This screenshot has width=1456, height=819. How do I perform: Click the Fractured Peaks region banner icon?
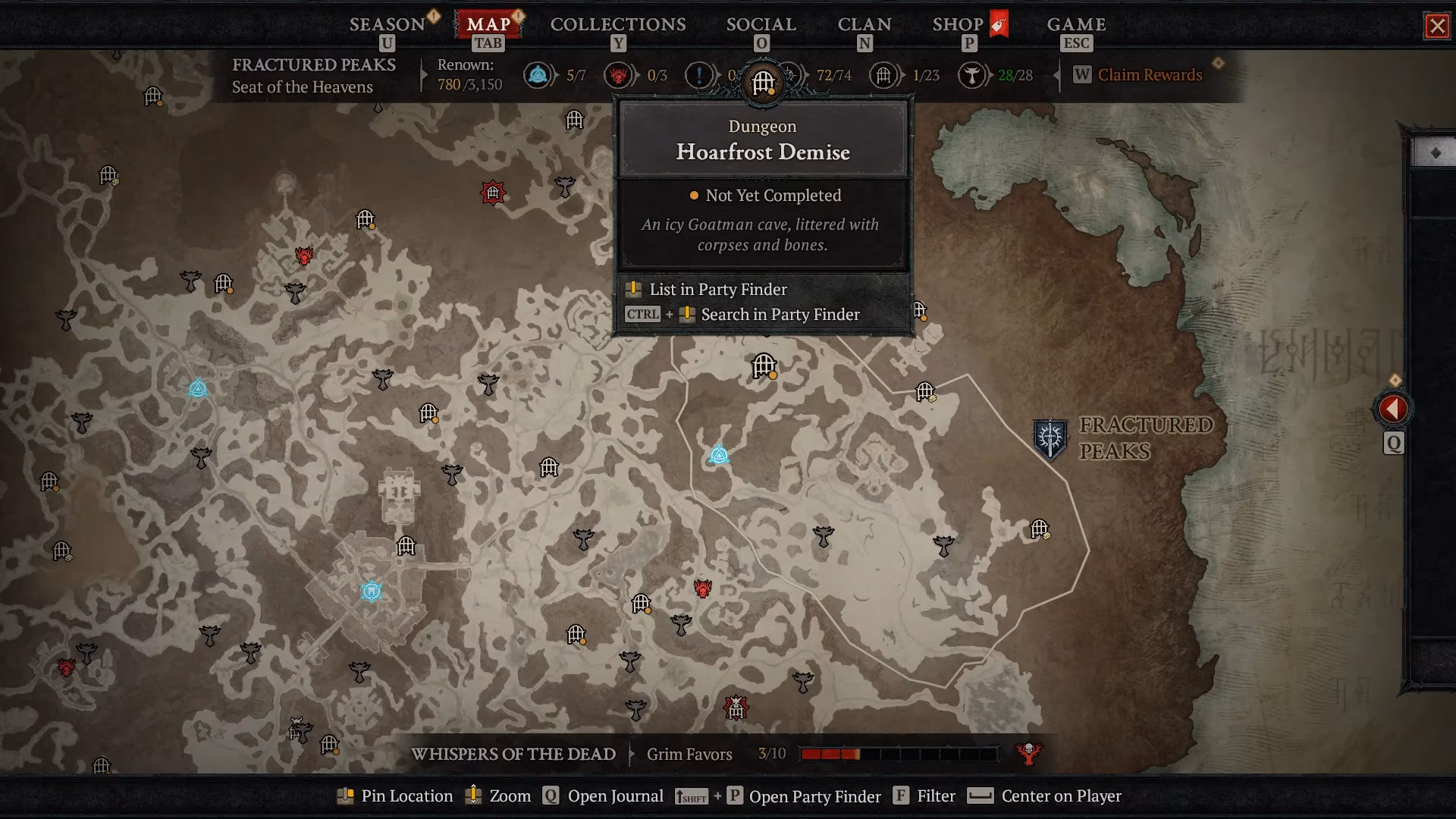click(1050, 438)
